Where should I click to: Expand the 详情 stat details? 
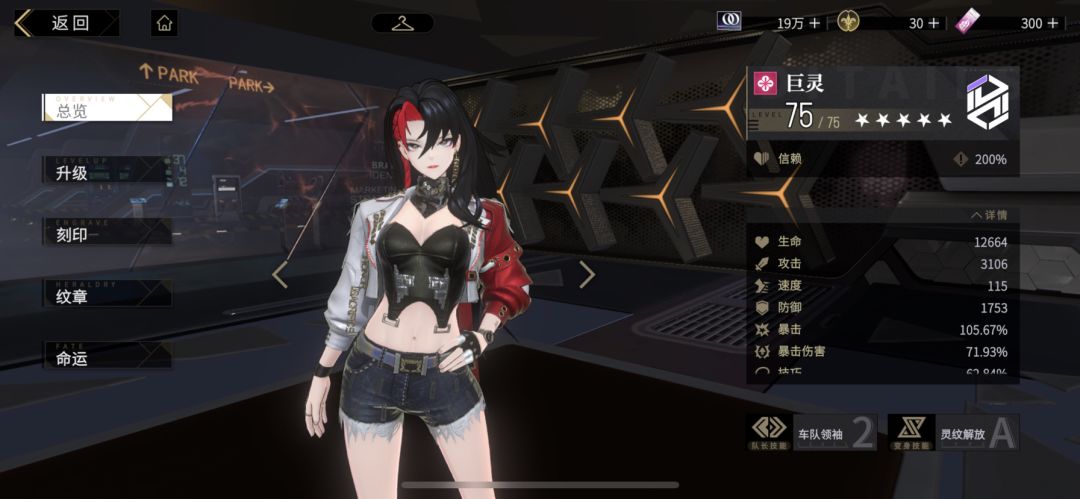click(x=988, y=215)
